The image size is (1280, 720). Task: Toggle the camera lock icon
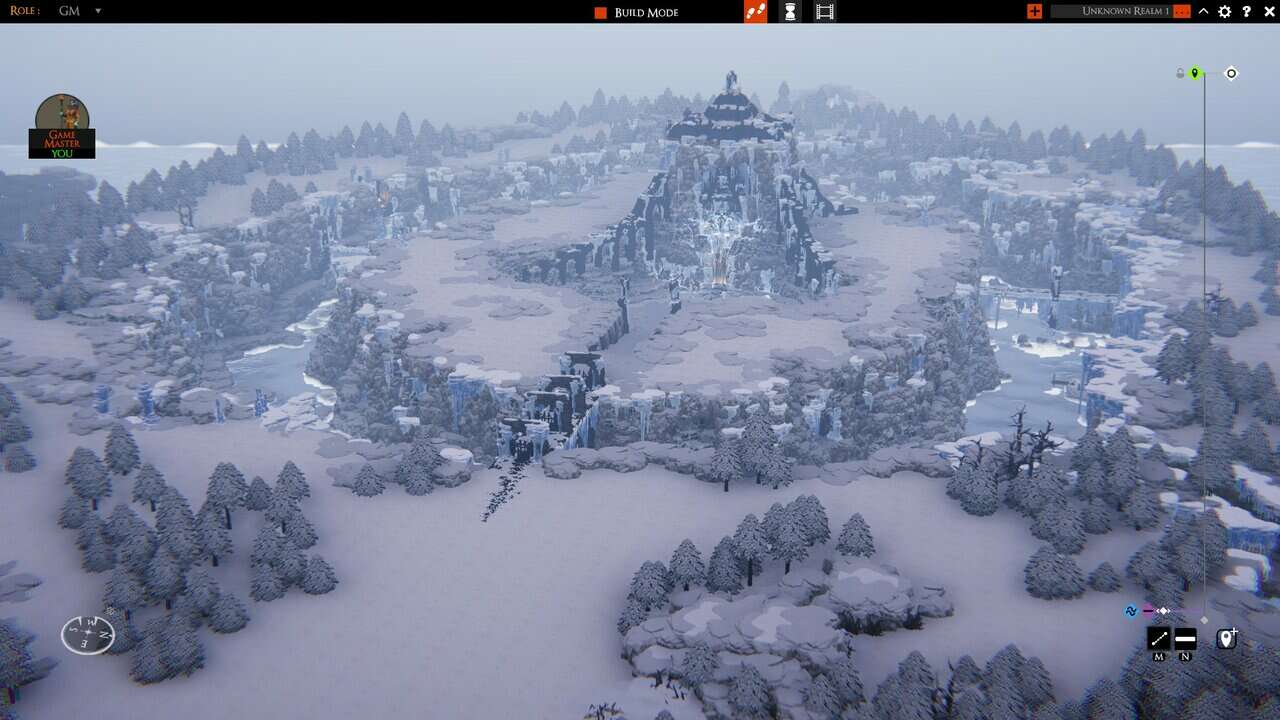[x=1180, y=72]
